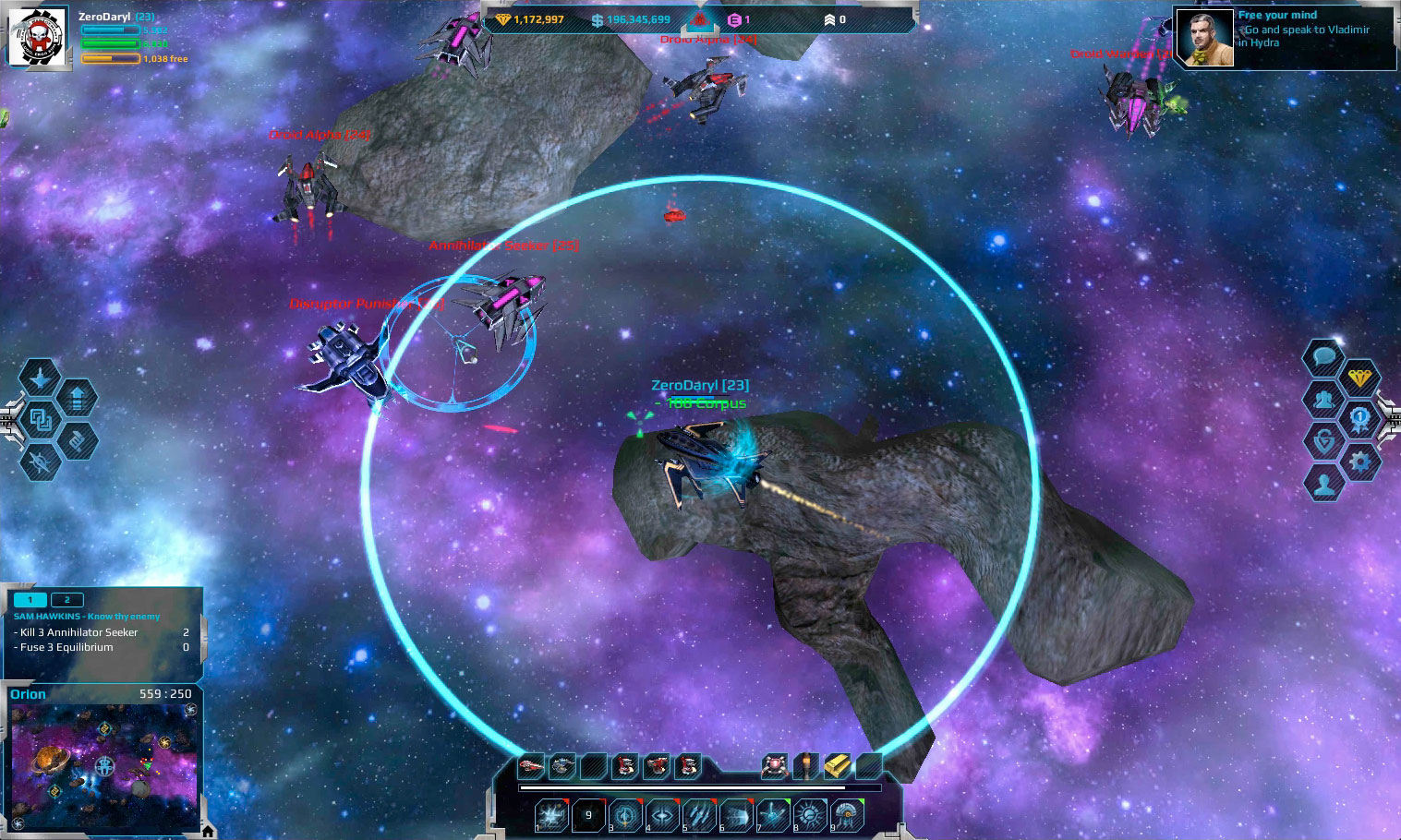Screen dimensions: 1401x840
Task: Activate the eye-shaped ability in slot 4
Action: tap(662, 815)
